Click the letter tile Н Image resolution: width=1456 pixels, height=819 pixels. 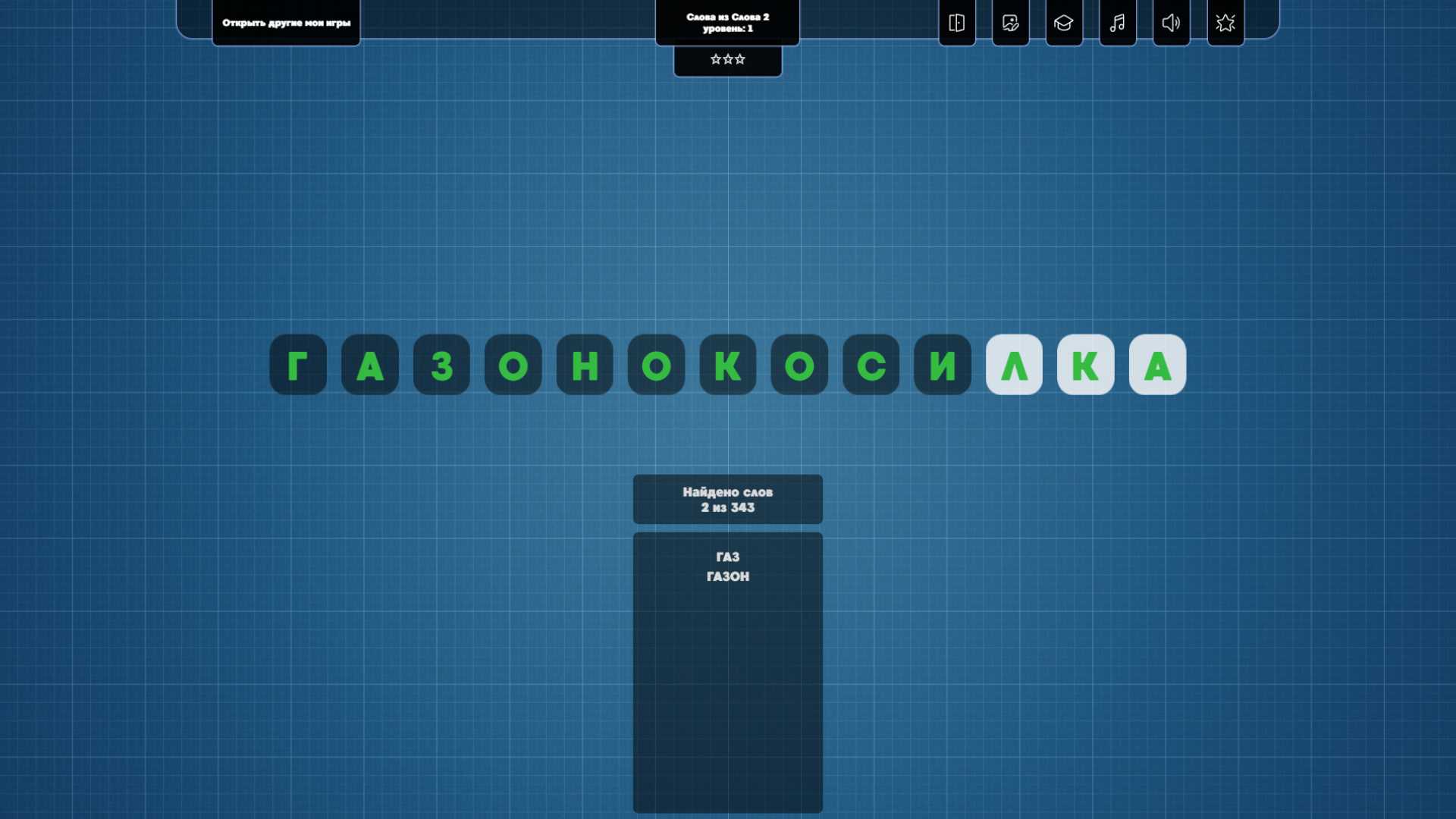point(584,366)
